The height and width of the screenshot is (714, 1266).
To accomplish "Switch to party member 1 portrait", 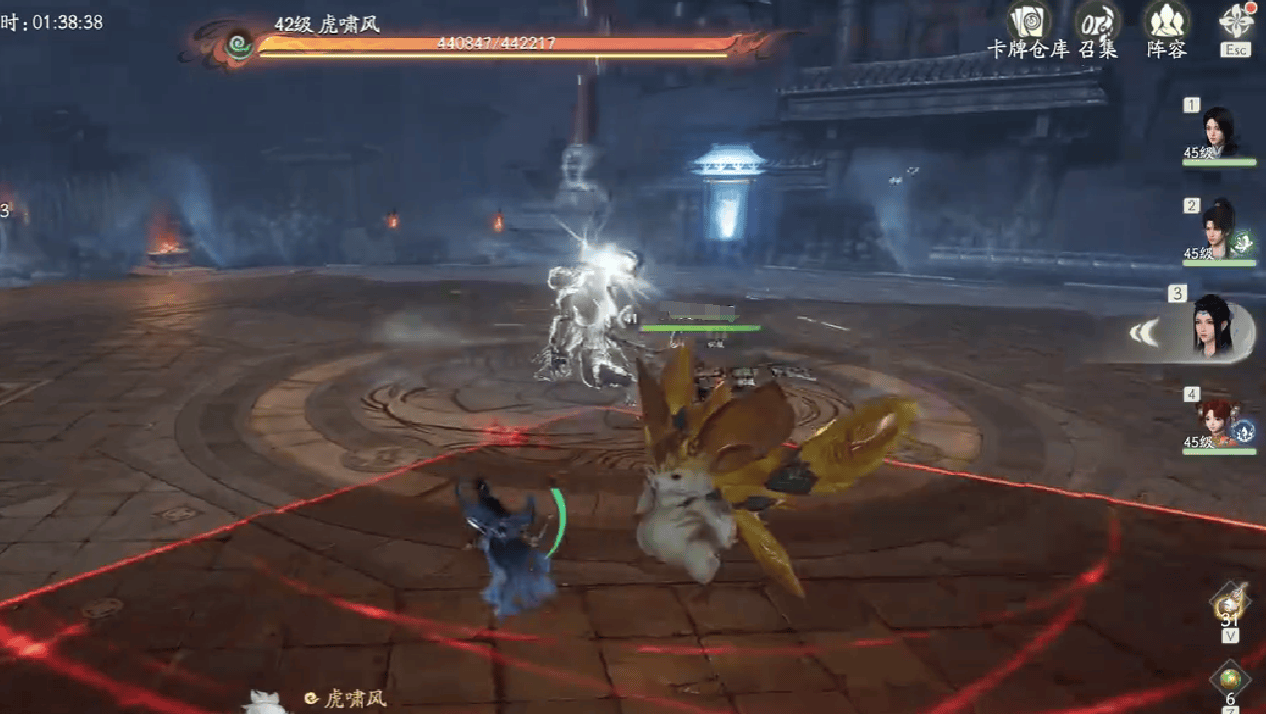I will pyautogui.click(x=1219, y=130).
